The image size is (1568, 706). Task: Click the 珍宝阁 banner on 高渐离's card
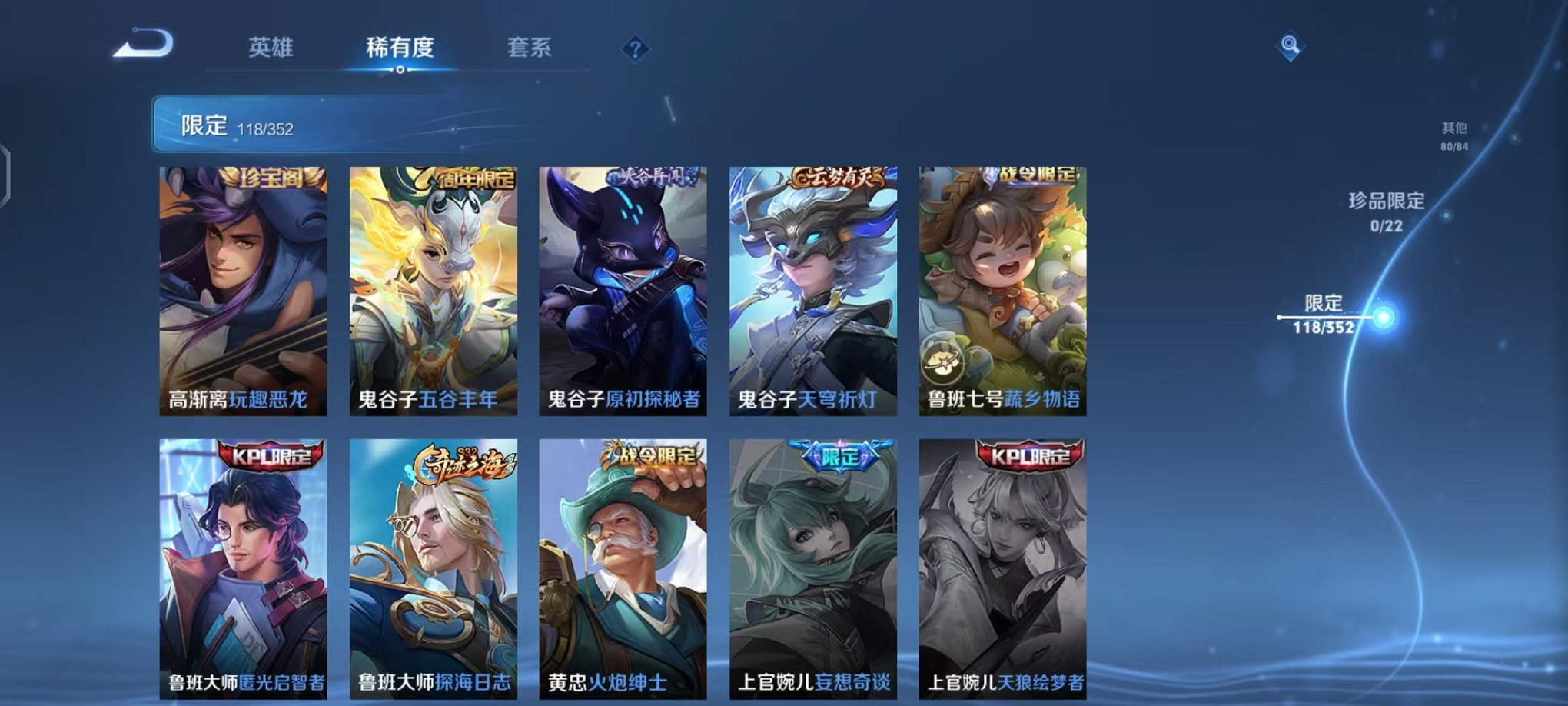(x=271, y=177)
